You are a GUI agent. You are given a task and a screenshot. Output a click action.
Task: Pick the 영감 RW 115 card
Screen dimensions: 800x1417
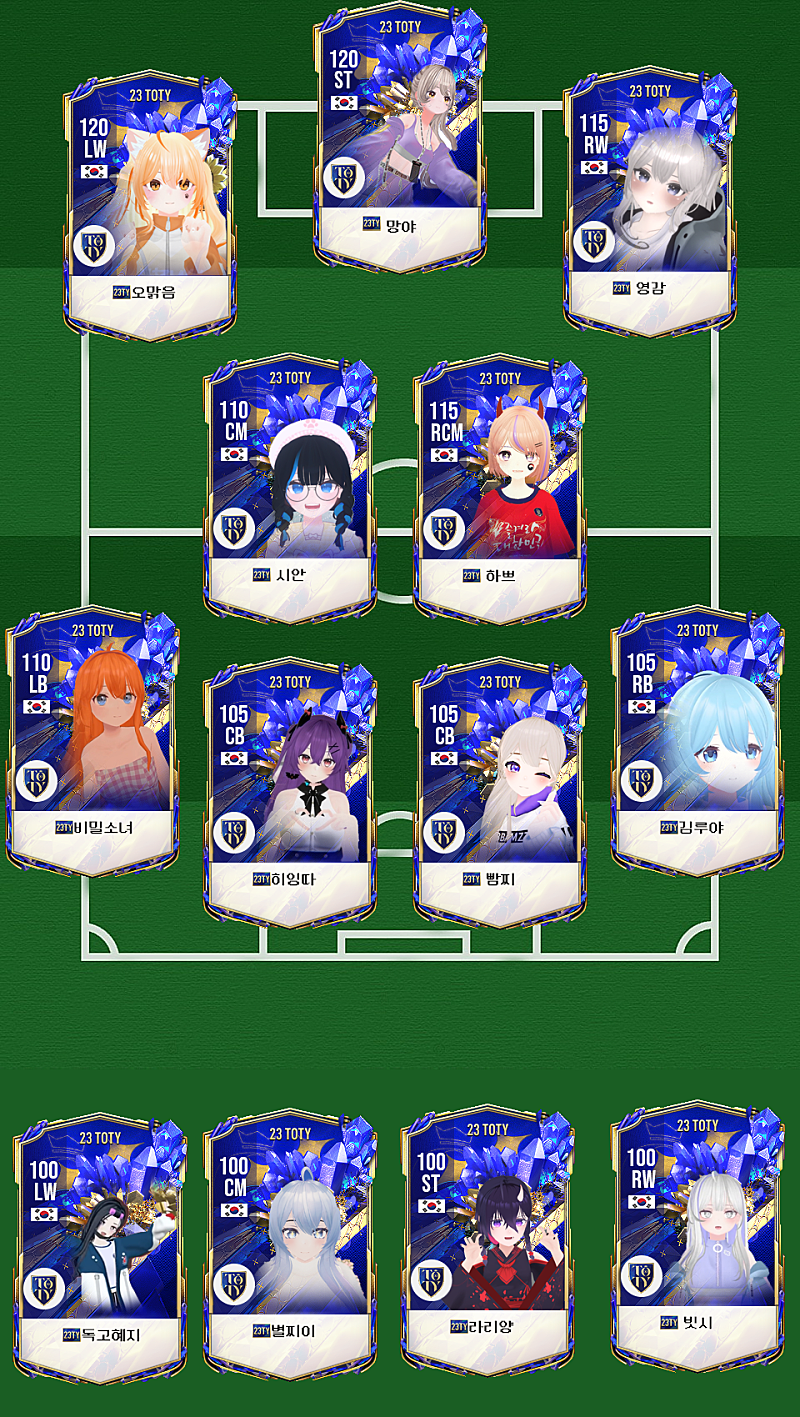coord(650,200)
